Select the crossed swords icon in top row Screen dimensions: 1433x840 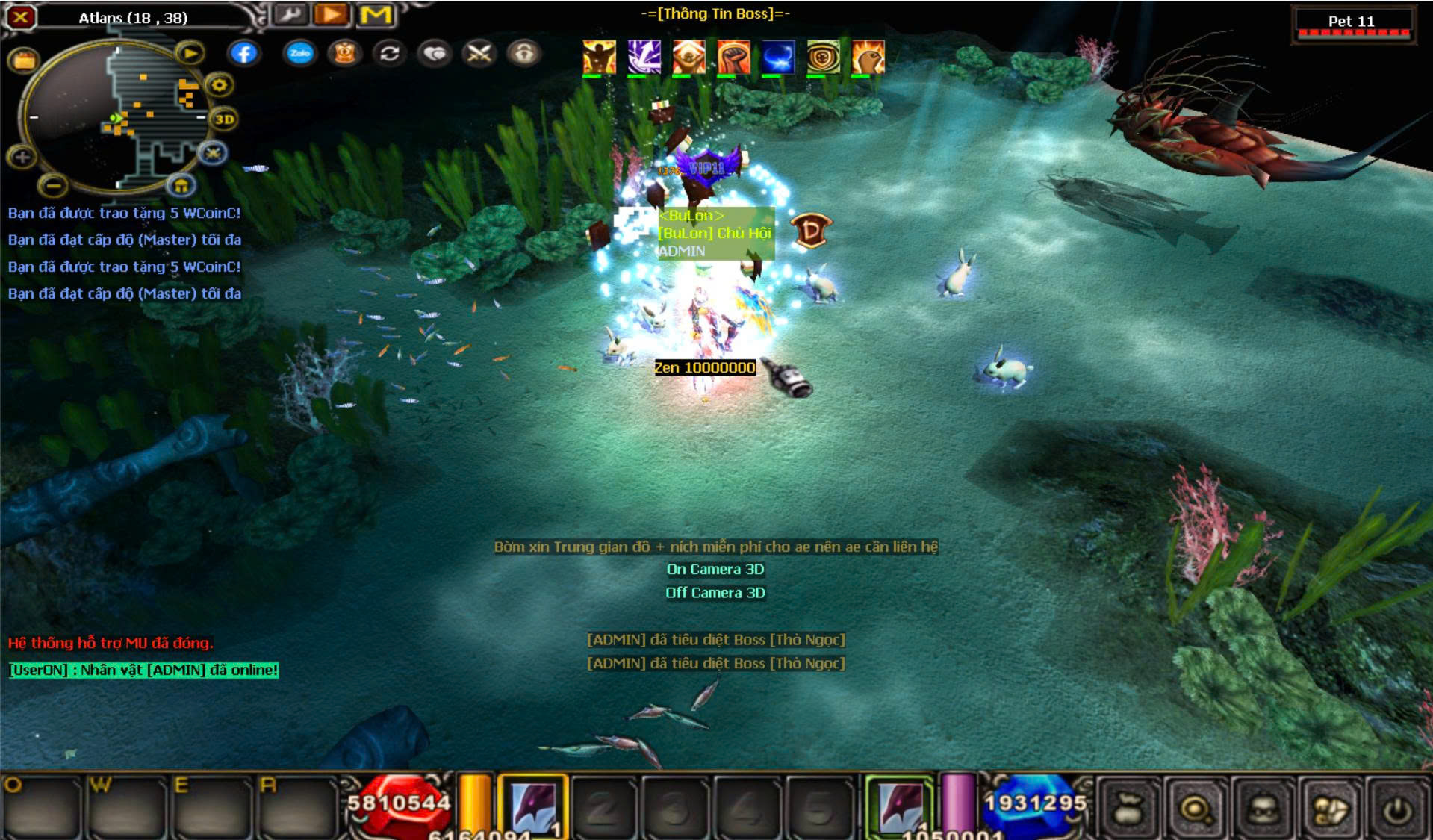click(x=479, y=53)
